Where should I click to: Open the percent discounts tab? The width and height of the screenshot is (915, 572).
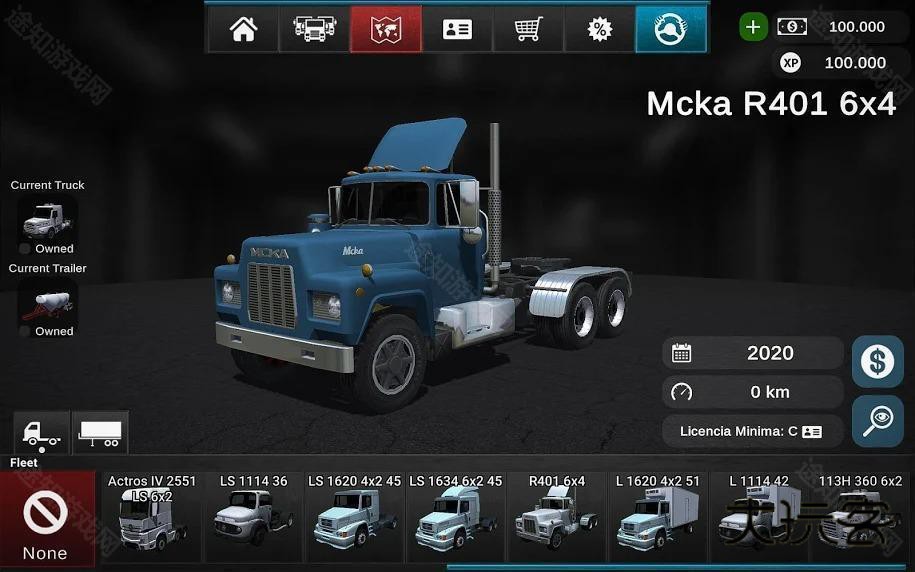click(599, 29)
